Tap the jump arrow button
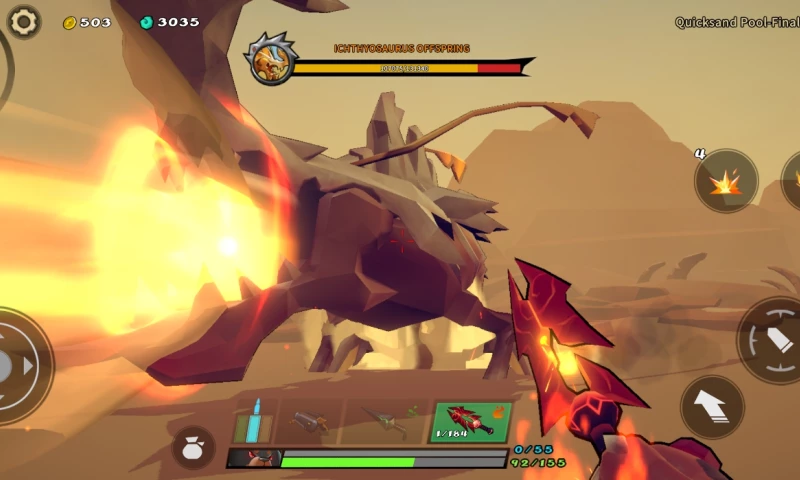This screenshot has height=480, width=800. (712, 406)
